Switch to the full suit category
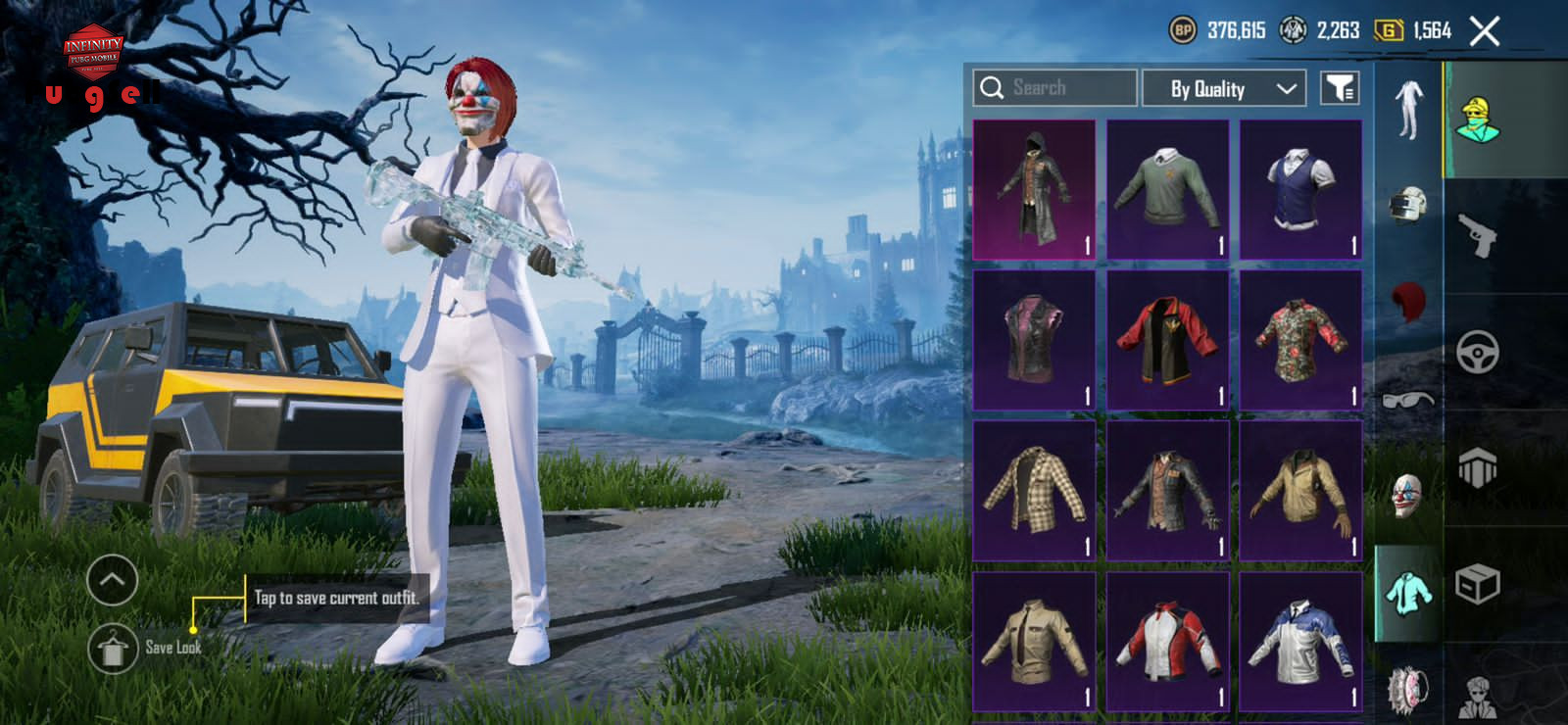The height and width of the screenshot is (725, 1568). pos(1407,110)
